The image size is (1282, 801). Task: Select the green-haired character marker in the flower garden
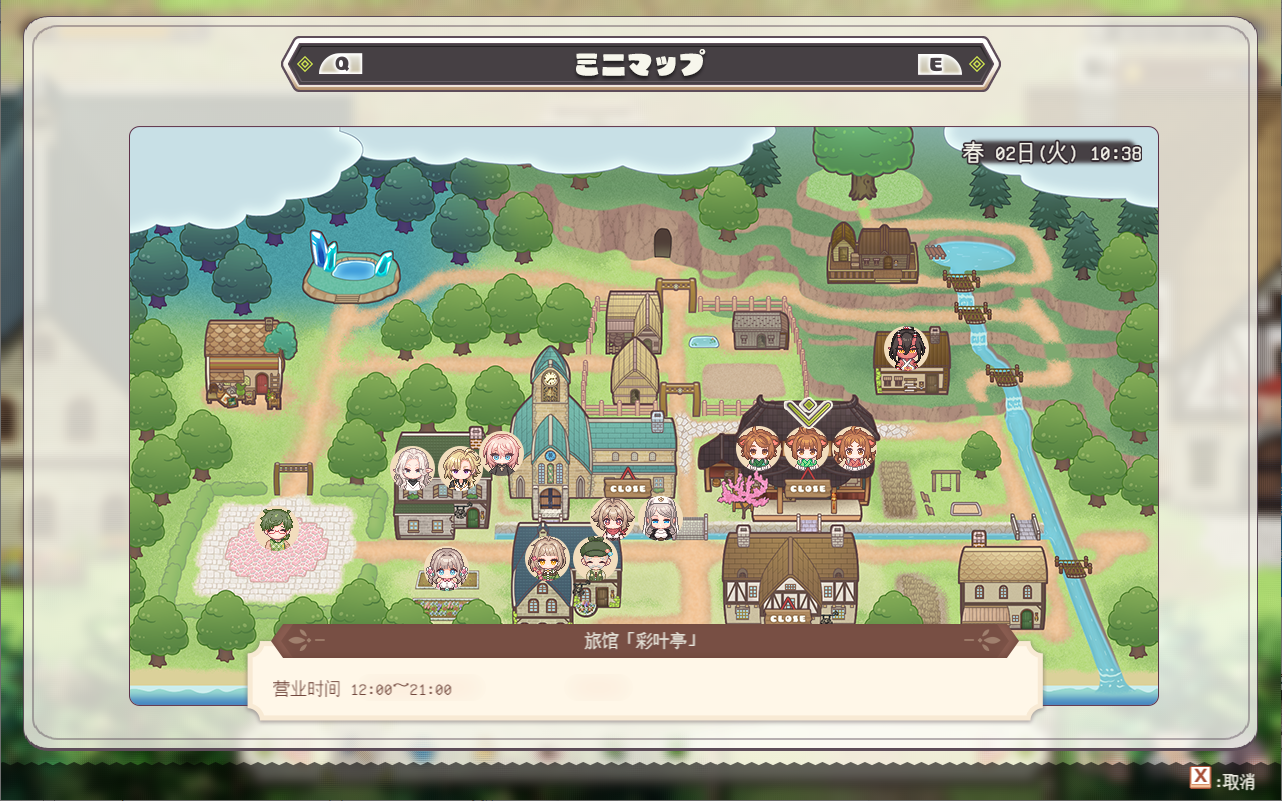[276, 528]
